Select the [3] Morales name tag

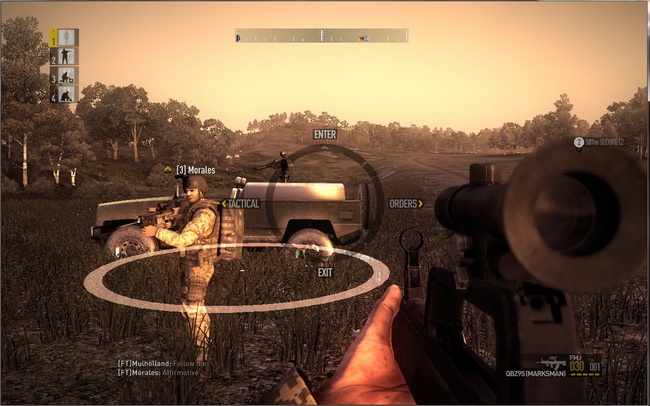[x=195, y=170]
